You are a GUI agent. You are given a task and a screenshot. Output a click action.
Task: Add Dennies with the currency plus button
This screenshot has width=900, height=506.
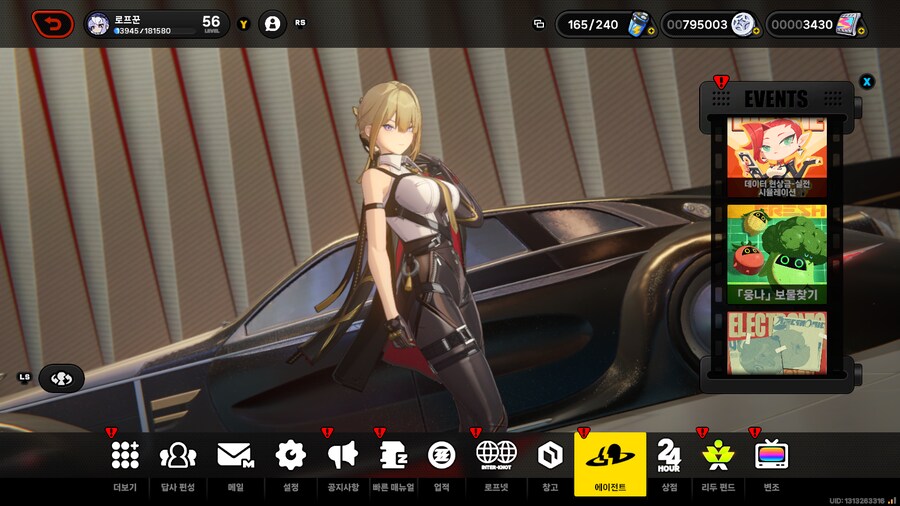(757, 31)
